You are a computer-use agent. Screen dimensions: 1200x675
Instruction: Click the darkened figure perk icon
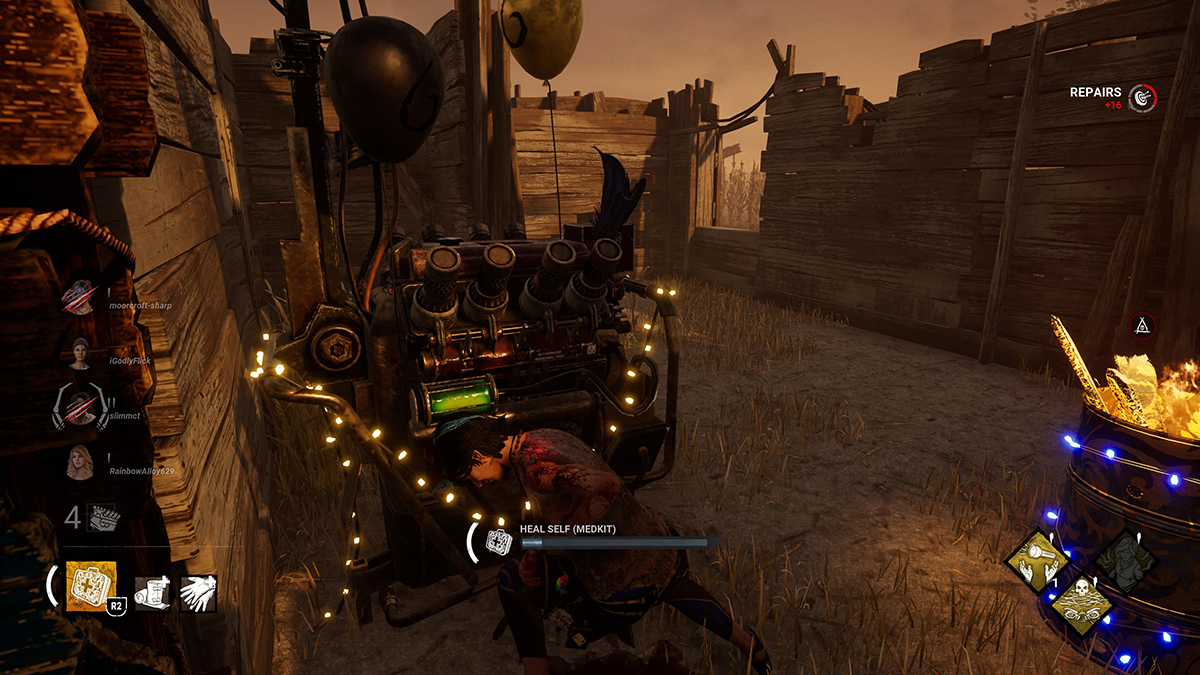(1126, 560)
